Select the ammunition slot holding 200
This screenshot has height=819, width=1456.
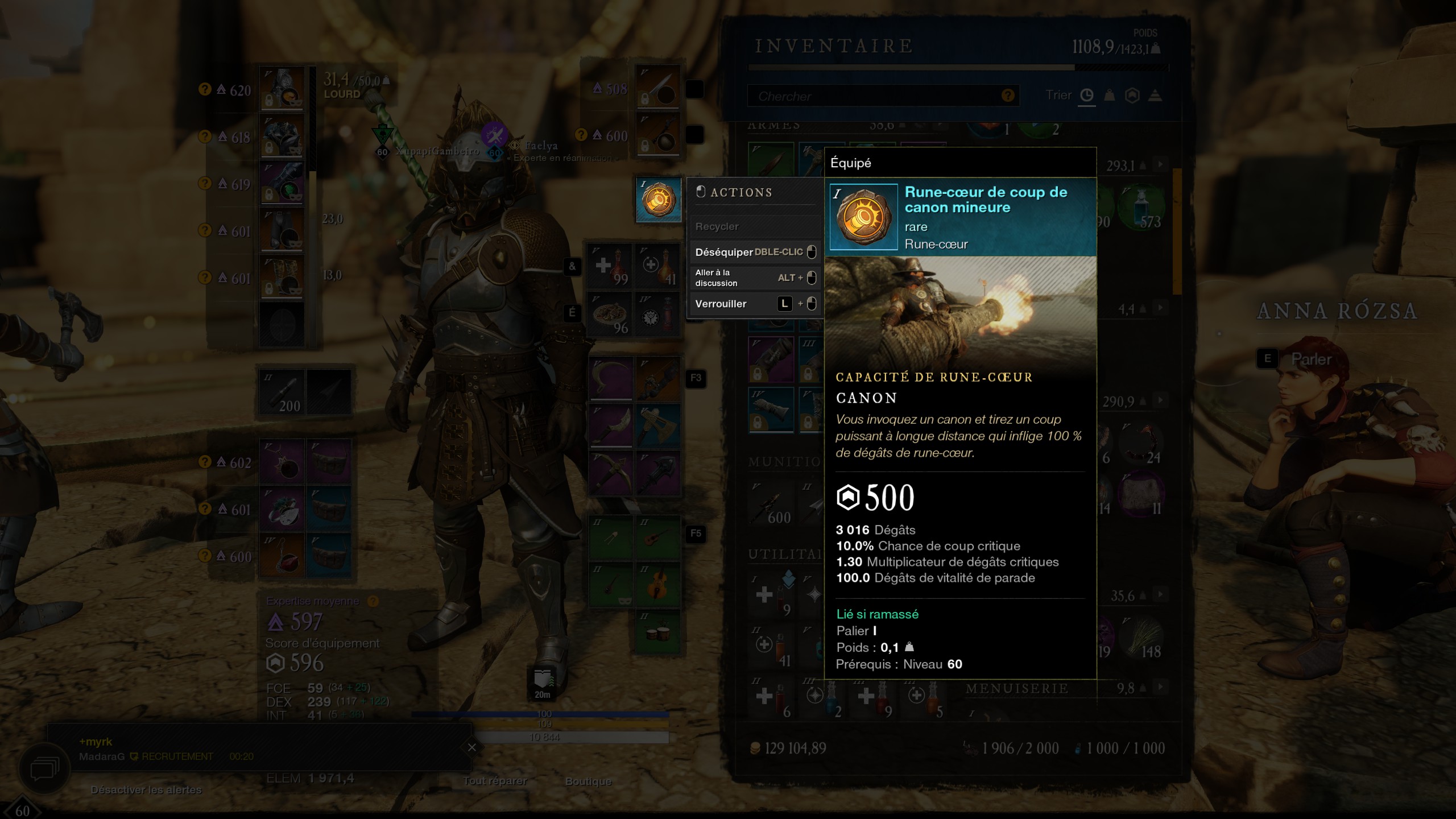click(x=283, y=392)
